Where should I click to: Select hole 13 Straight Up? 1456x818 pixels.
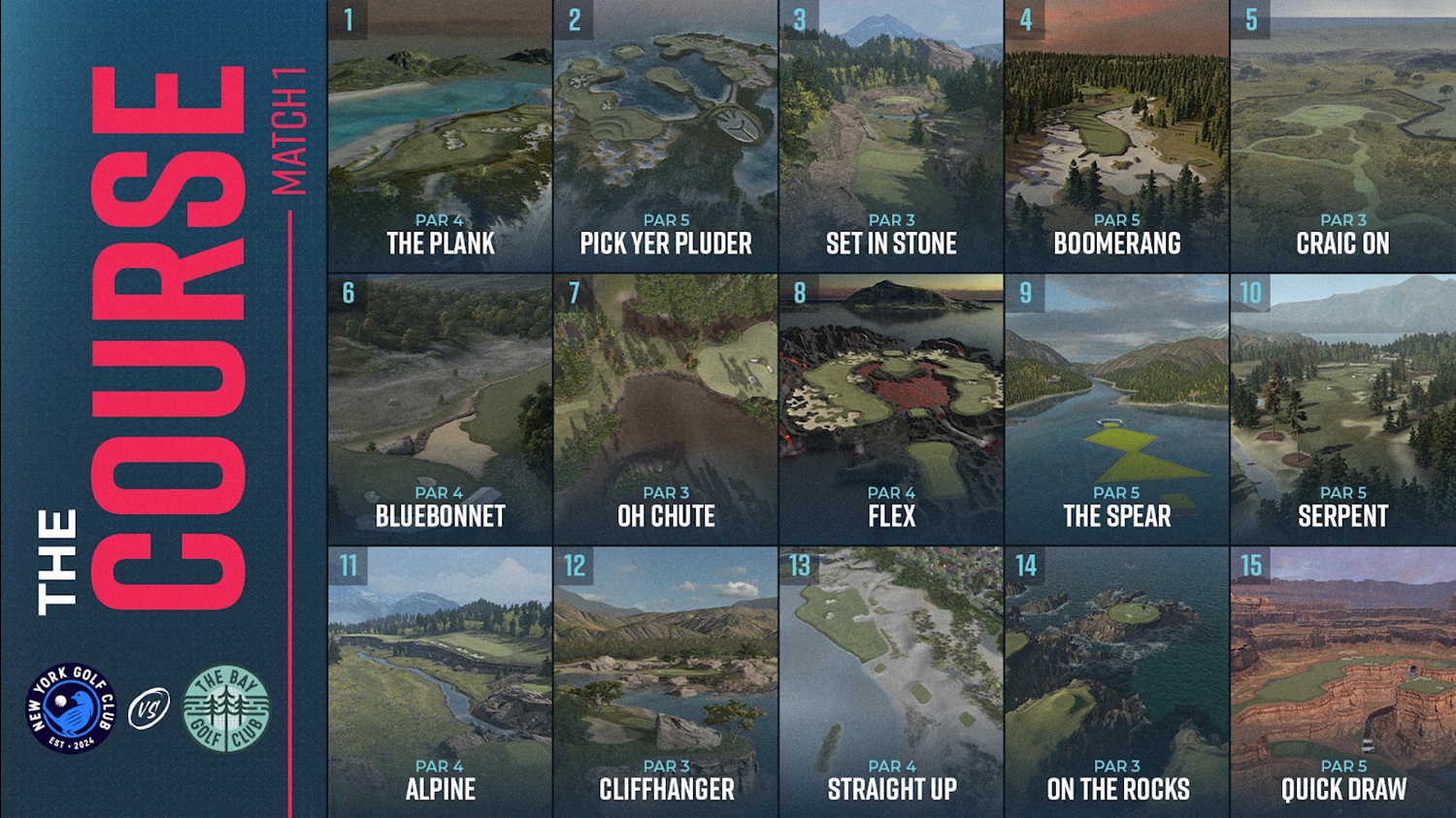click(x=891, y=681)
